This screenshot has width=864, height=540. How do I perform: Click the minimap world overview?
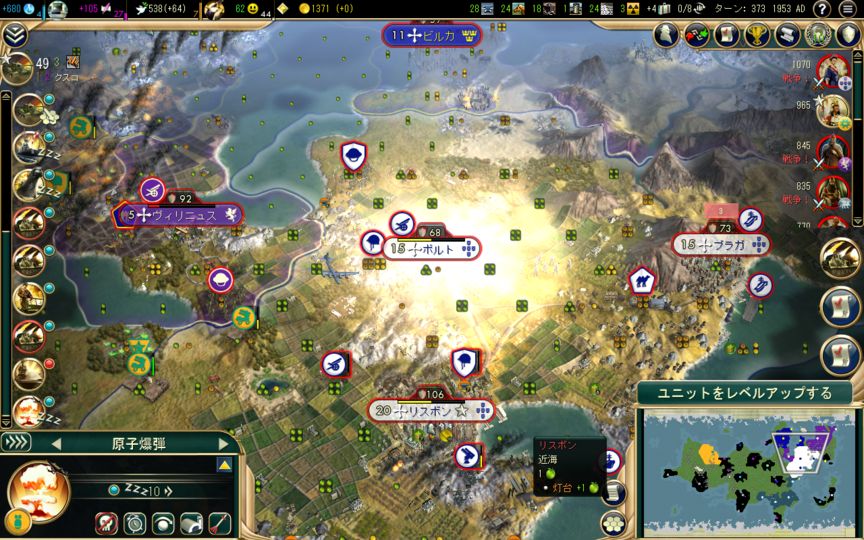[747, 469]
